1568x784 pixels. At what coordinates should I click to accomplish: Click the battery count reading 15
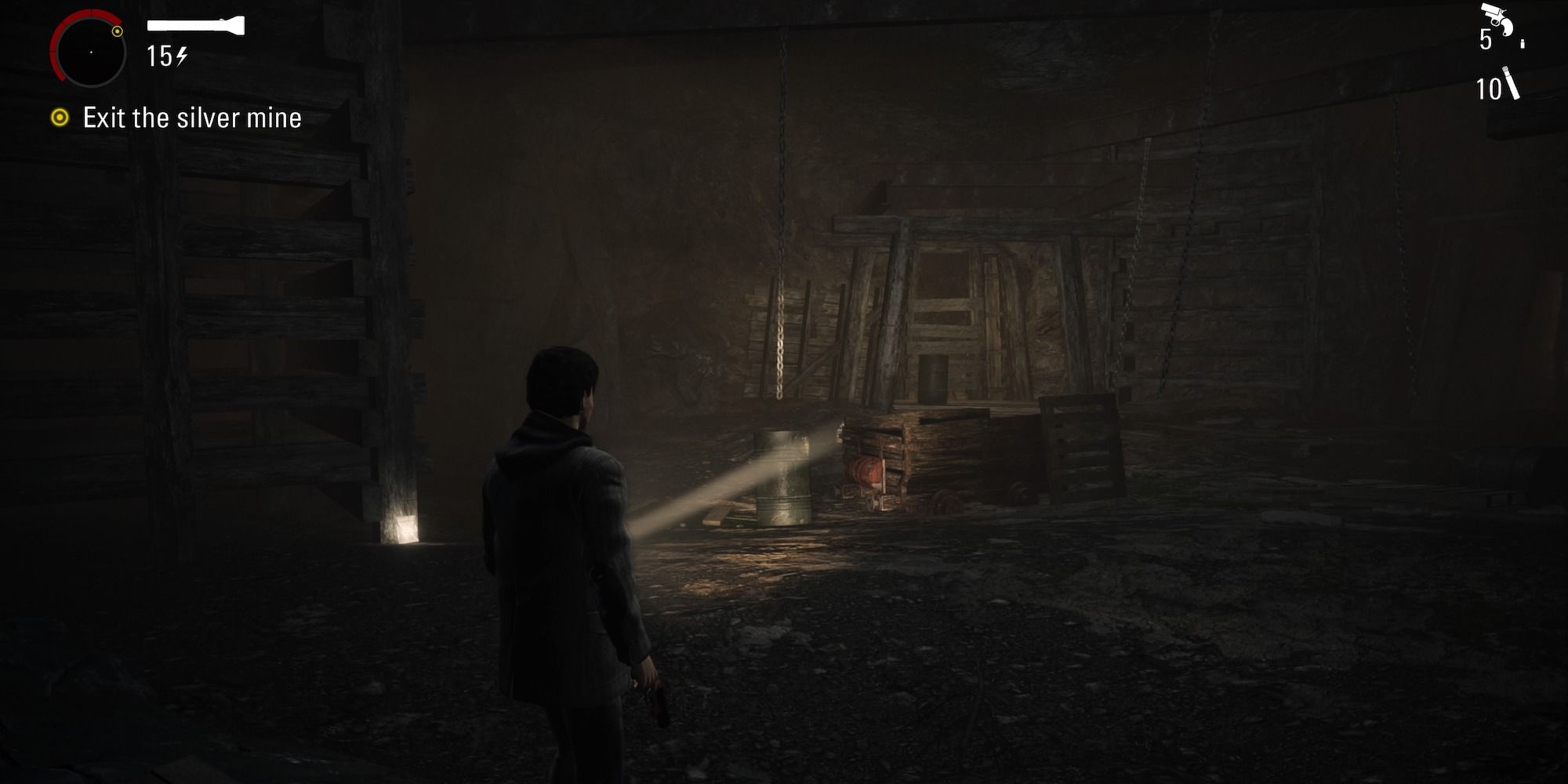click(x=160, y=56)
